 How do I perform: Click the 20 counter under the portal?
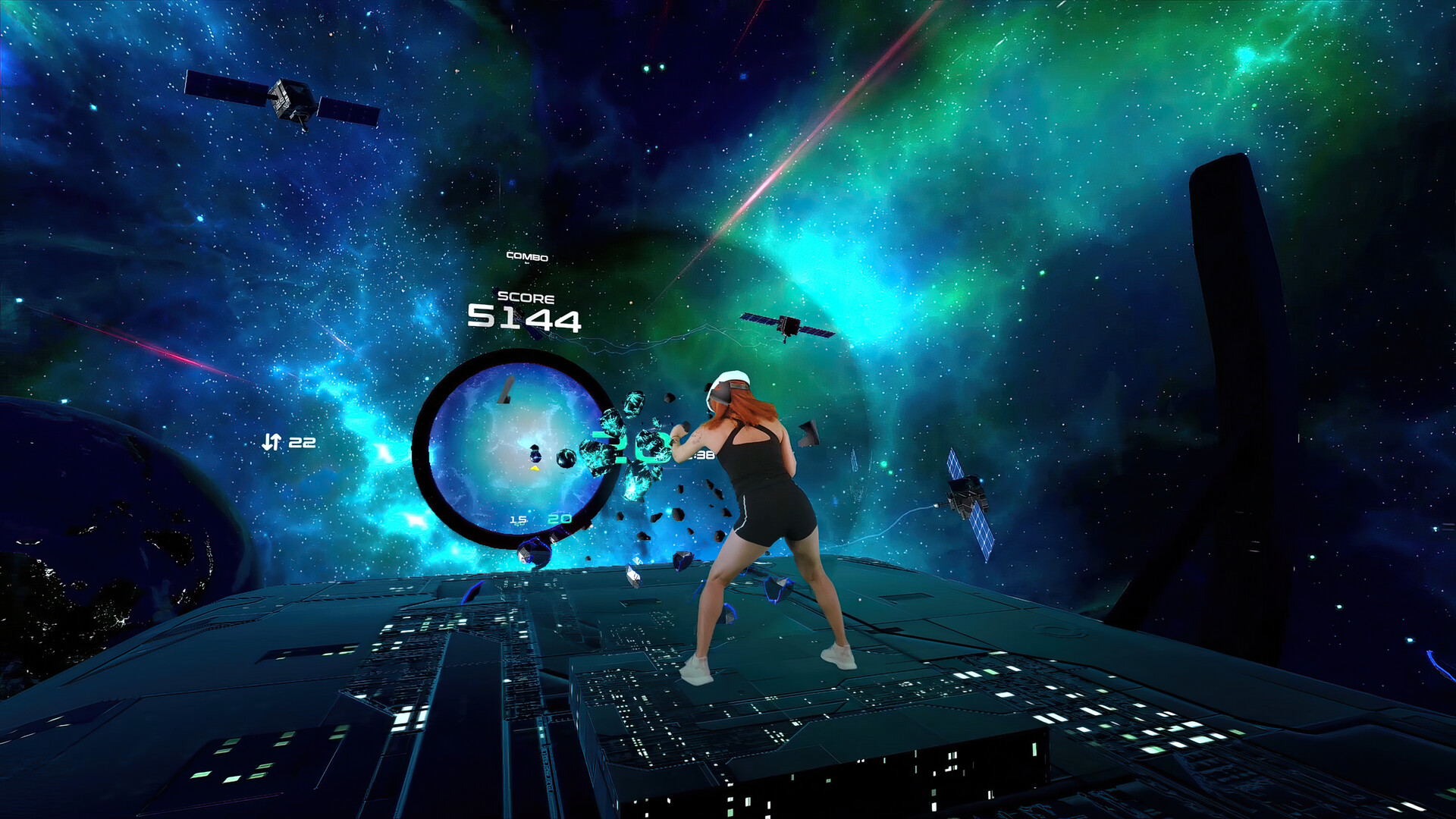pos(559,520)
